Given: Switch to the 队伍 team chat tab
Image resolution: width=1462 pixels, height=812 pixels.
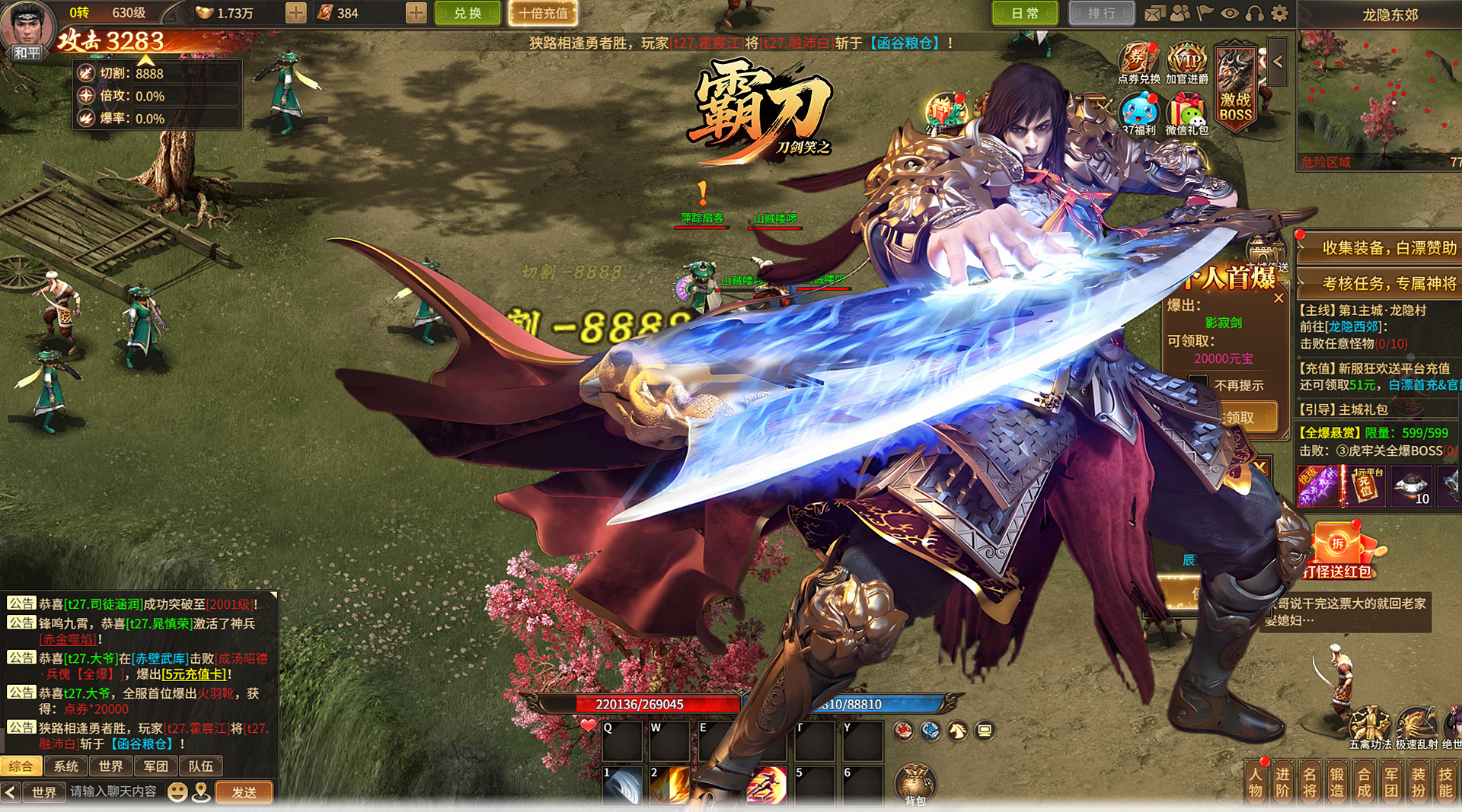Looking at the screenshot, I should 200,766.
